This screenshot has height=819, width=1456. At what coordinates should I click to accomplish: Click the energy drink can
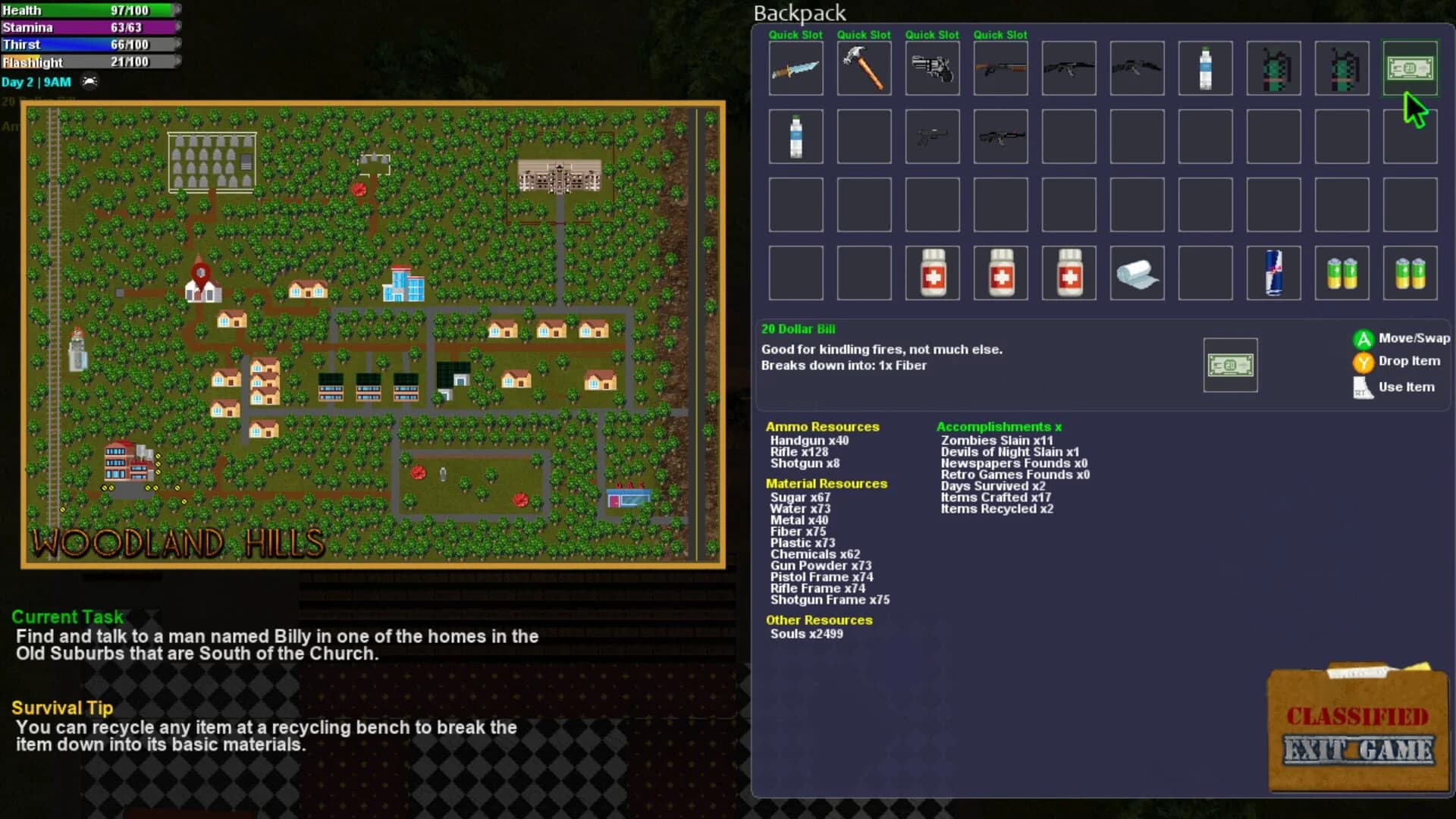tap(1273, 272)
